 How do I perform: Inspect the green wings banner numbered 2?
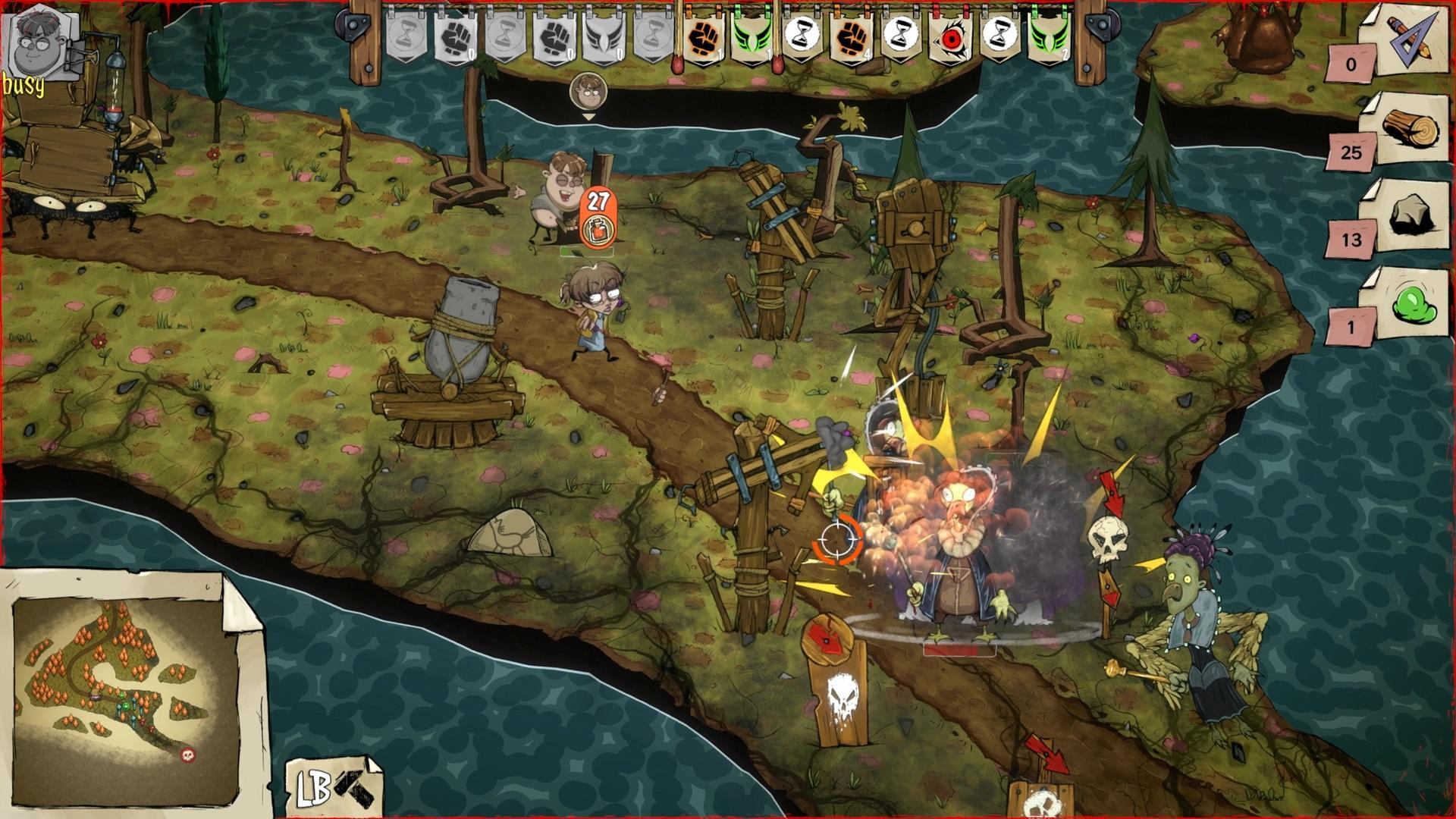tap(1048, 36)
